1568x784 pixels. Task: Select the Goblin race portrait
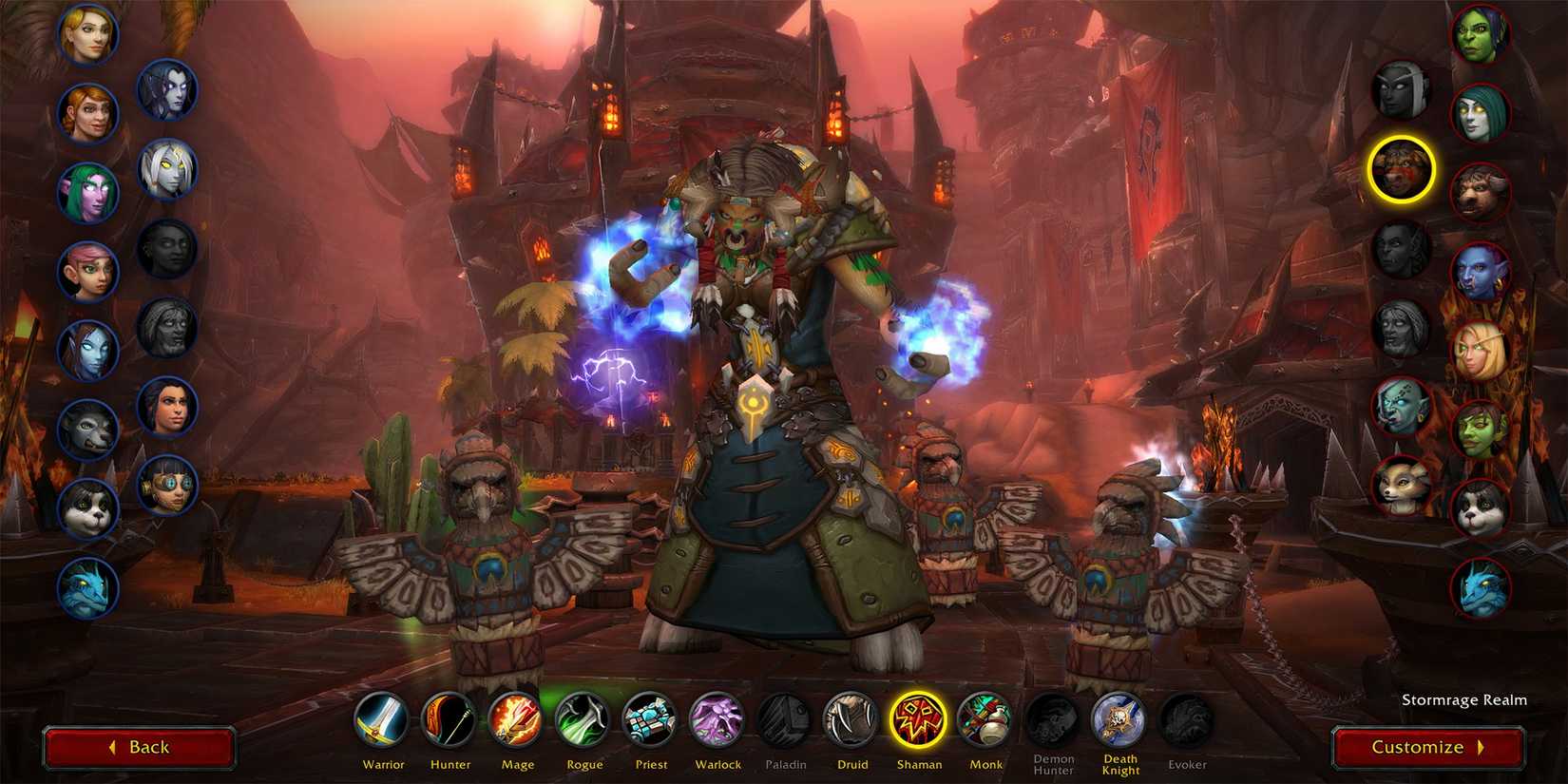1481,430
